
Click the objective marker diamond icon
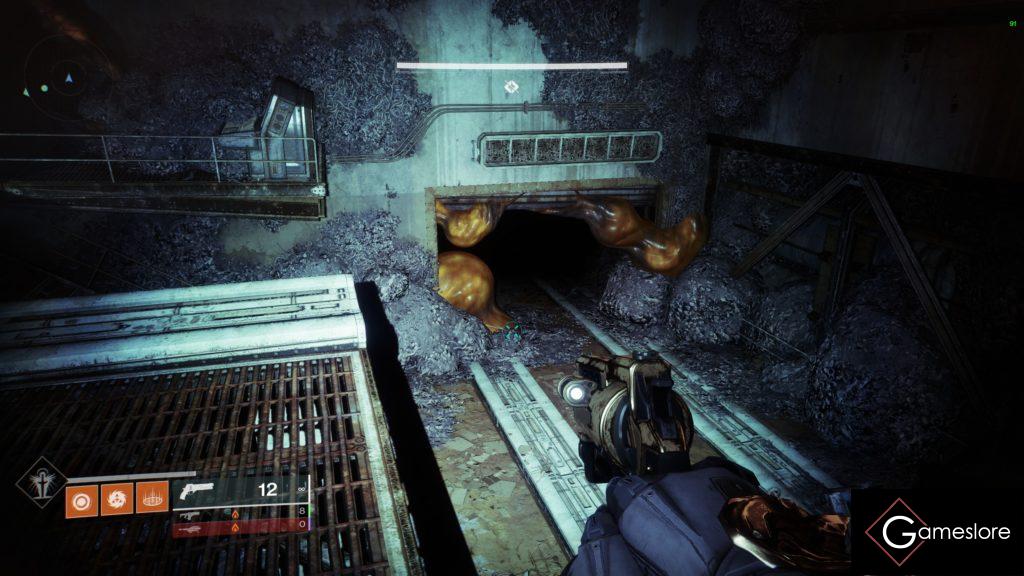pyautogui.click(x=511, y=88)
